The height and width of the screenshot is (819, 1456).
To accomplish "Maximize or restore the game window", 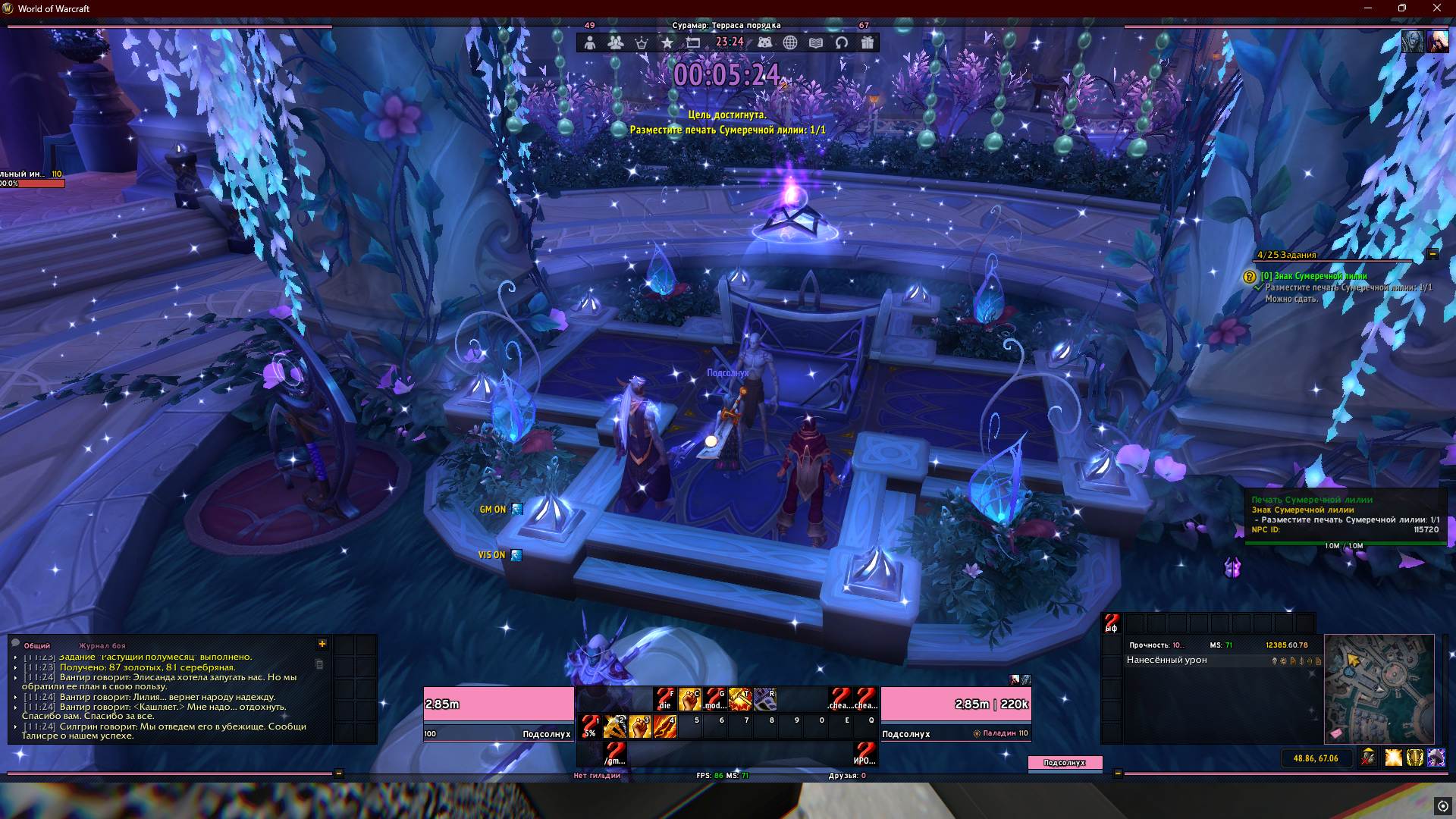I will coord(1402,8).
